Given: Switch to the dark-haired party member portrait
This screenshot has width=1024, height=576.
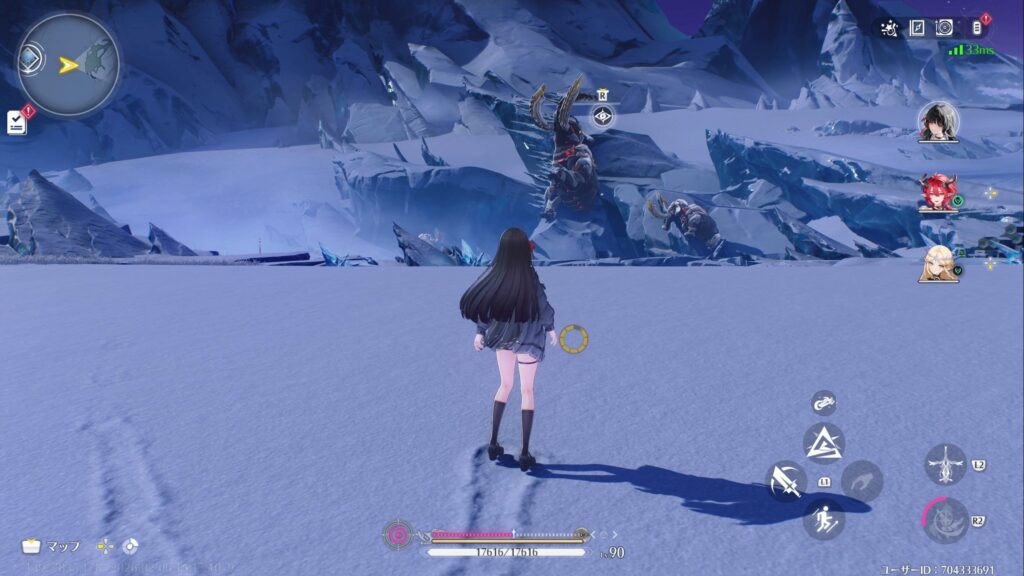Looking at the screenshot, I should 938,122.
